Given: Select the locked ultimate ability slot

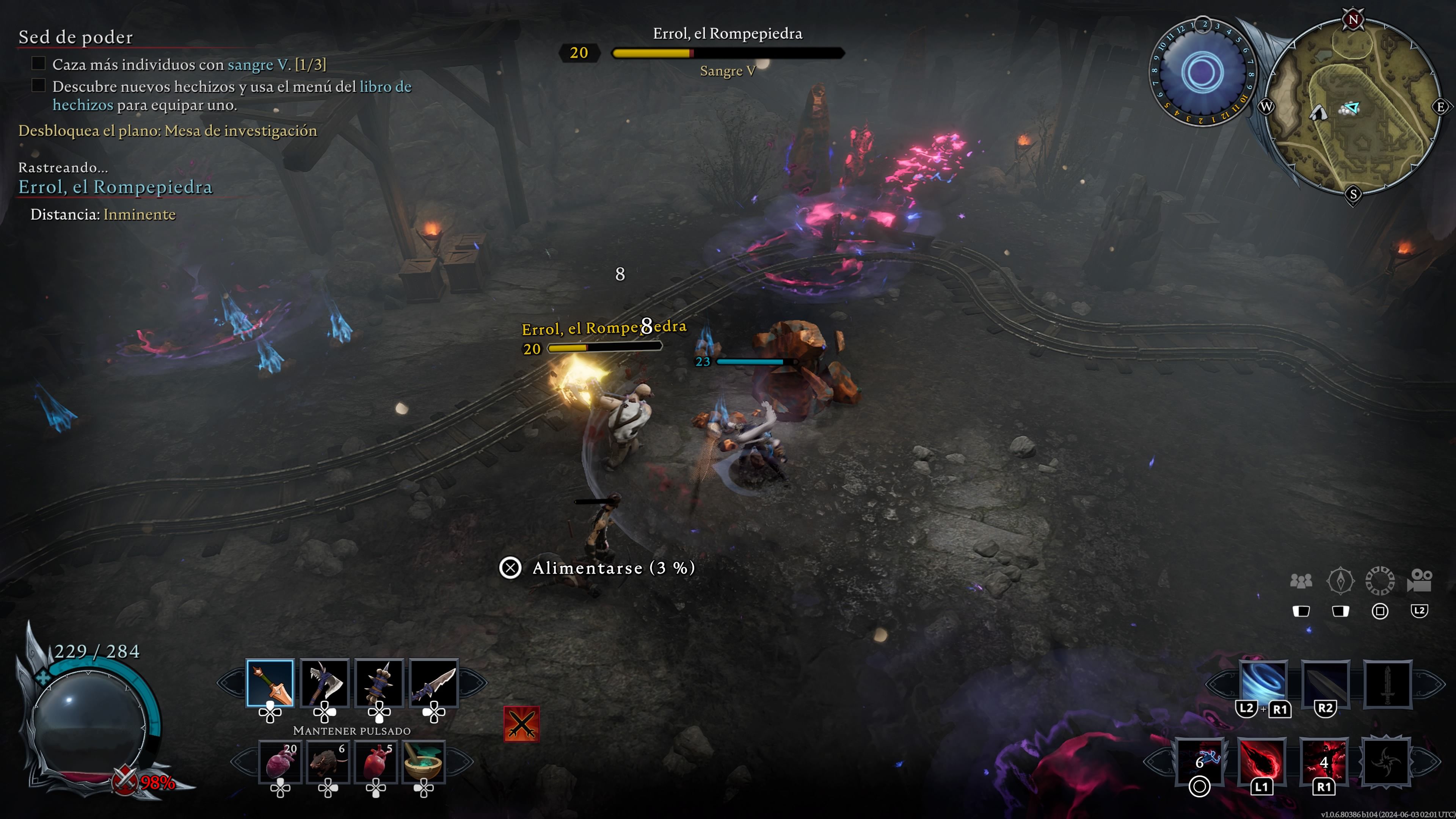Looking at the screenshot, I should [x=1385, y=761].
